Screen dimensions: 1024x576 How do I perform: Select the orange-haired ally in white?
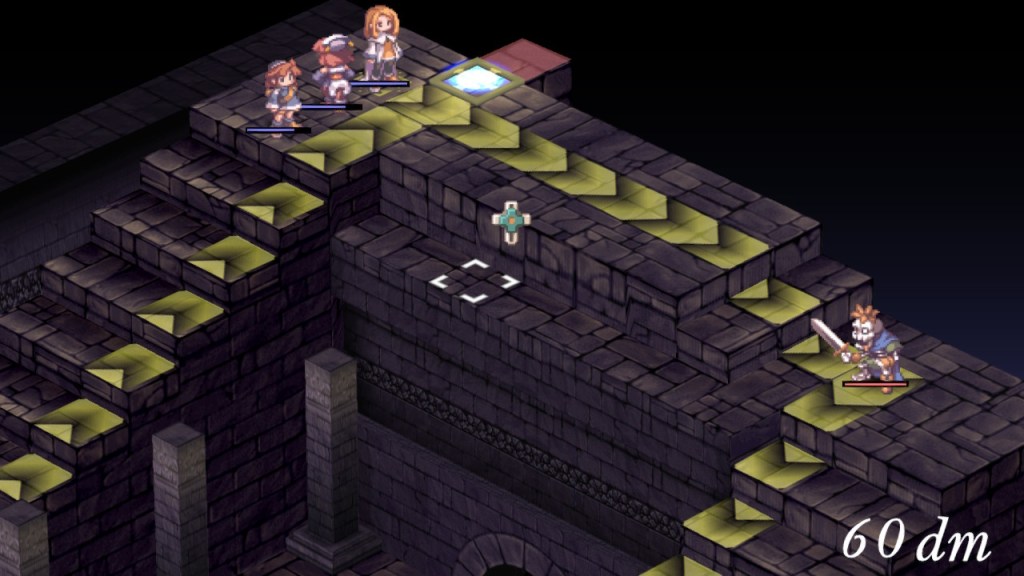click(x=380, y=43)
